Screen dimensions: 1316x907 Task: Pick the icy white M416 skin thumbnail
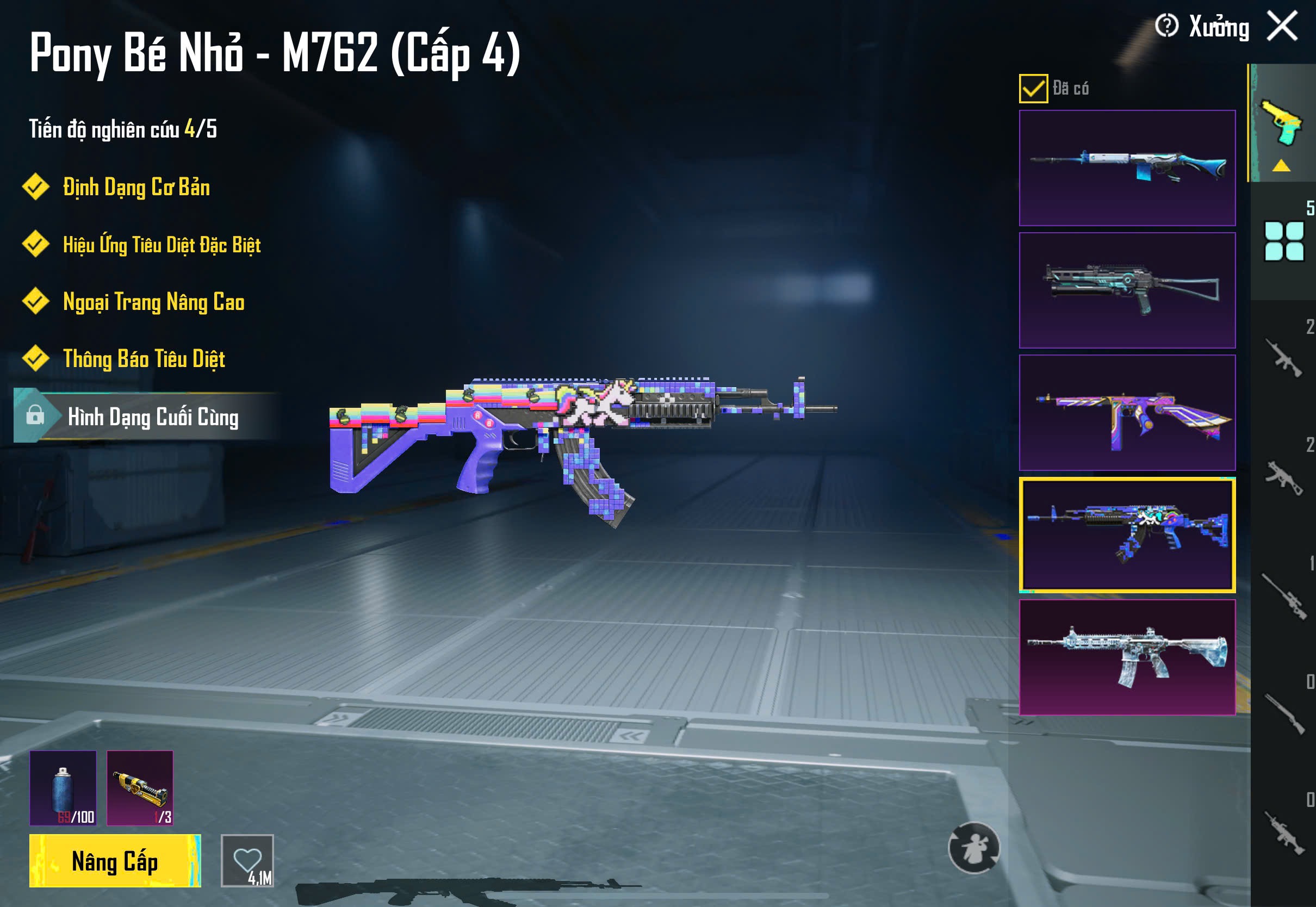click(1127, 657)
